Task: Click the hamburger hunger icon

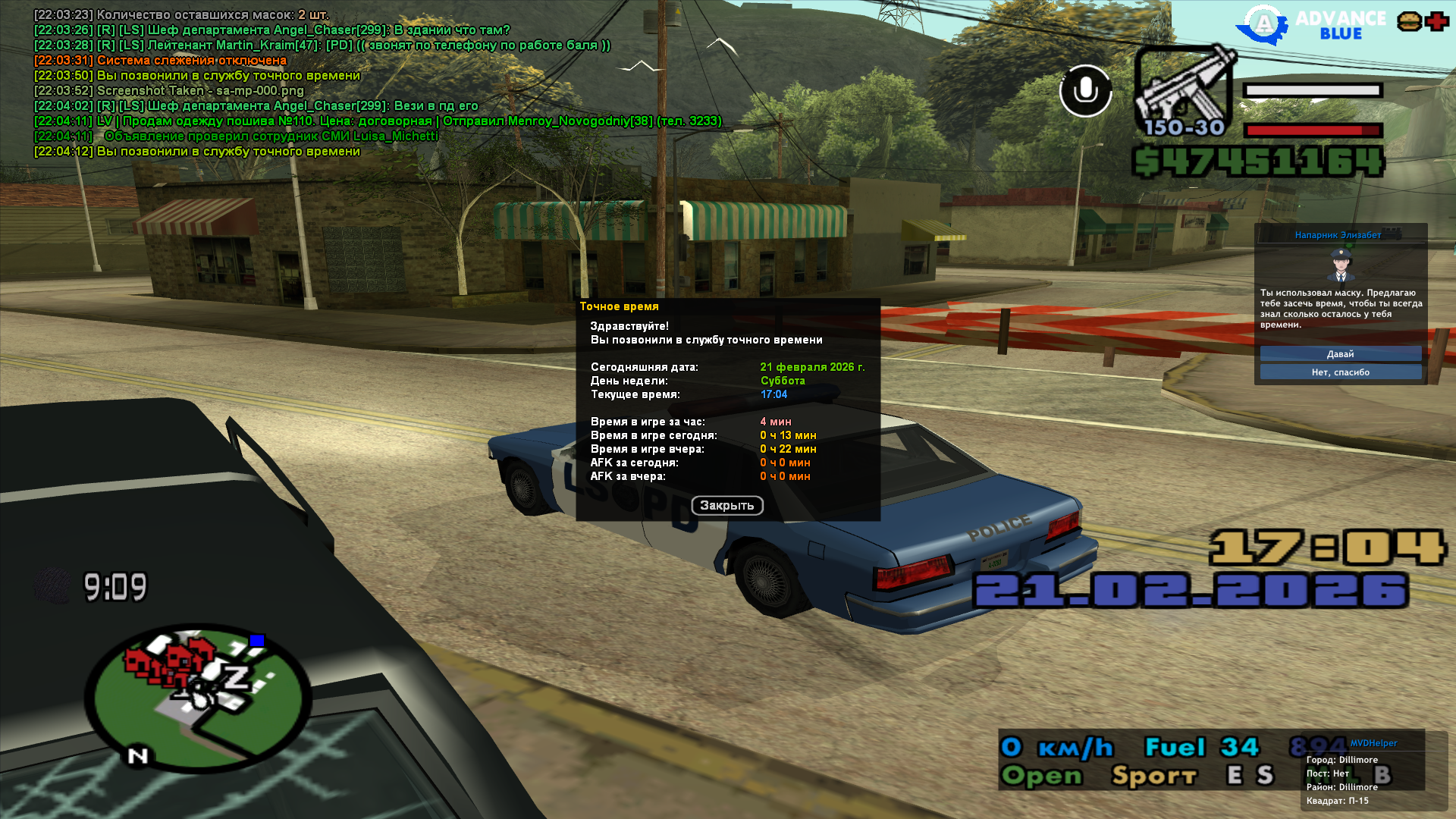Action: (1409, 21)
